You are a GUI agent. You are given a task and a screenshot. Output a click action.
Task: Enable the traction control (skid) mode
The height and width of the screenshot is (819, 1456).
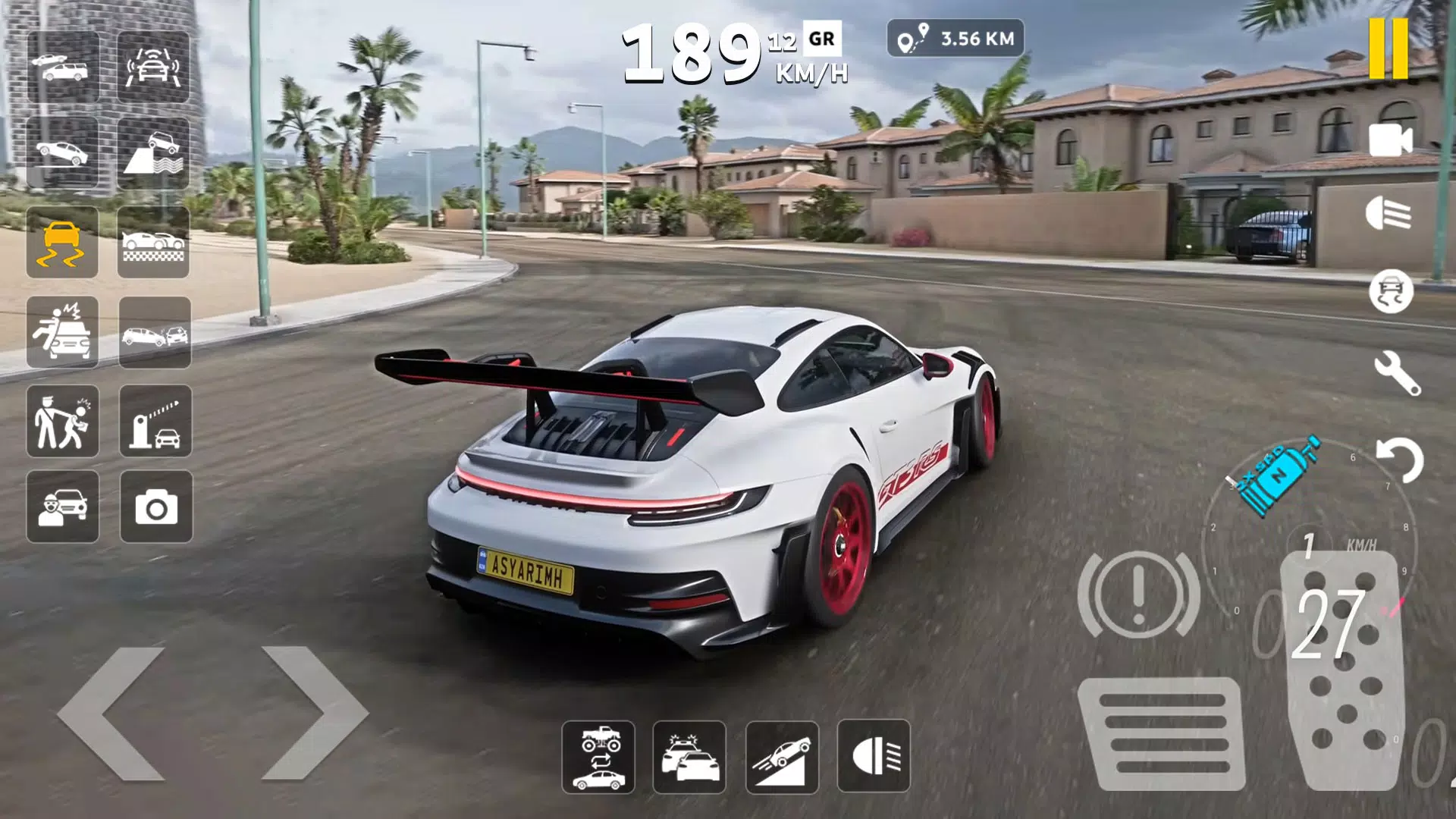pyautogui.click(x=63, y=243)
